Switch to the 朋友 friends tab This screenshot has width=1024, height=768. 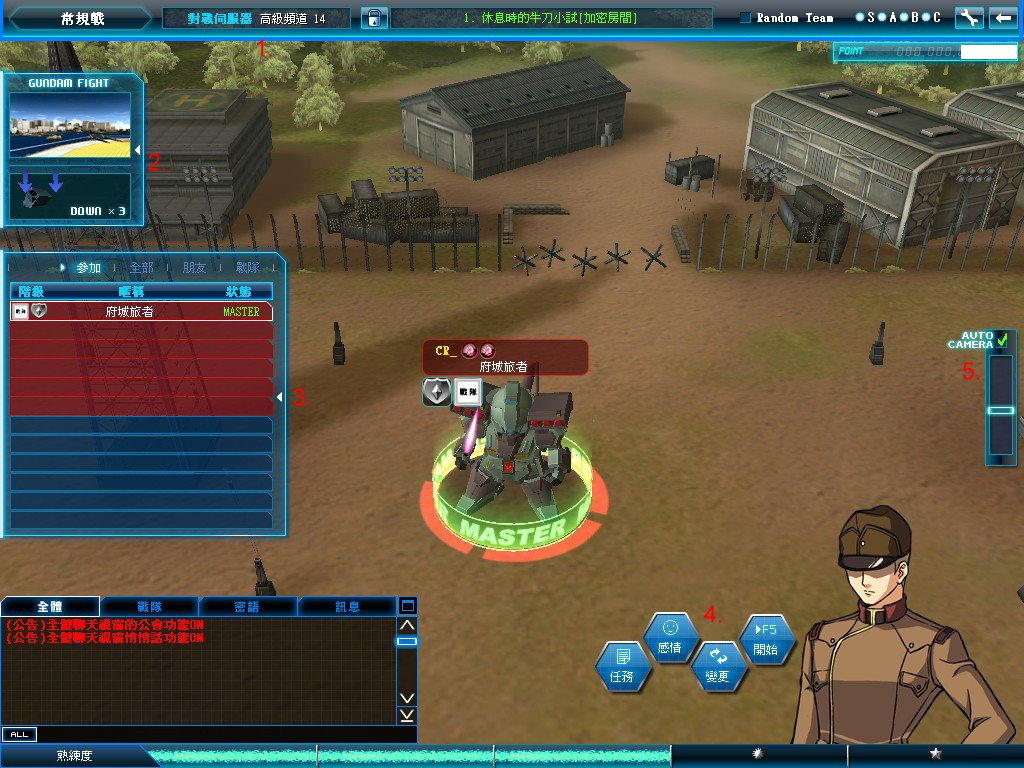[195, 268]
